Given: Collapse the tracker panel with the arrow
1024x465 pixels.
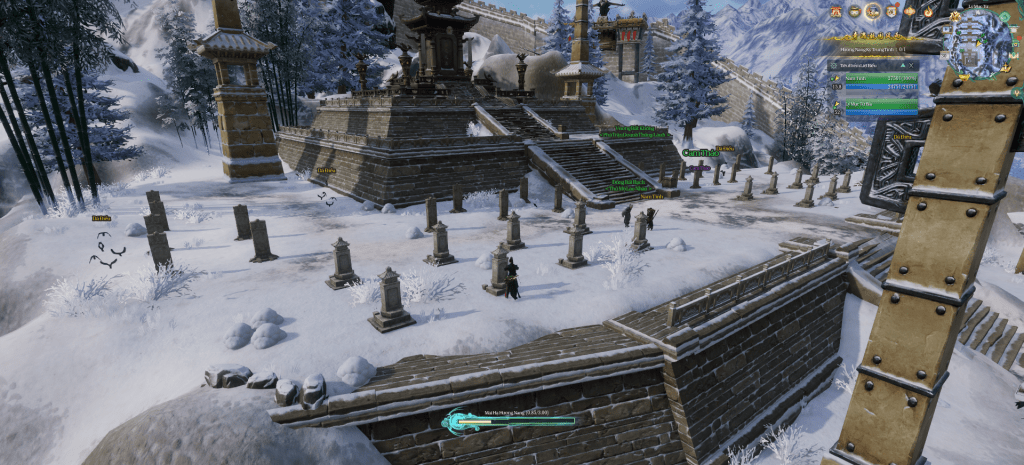Looking at the screenshot, I should coord(903,65).
